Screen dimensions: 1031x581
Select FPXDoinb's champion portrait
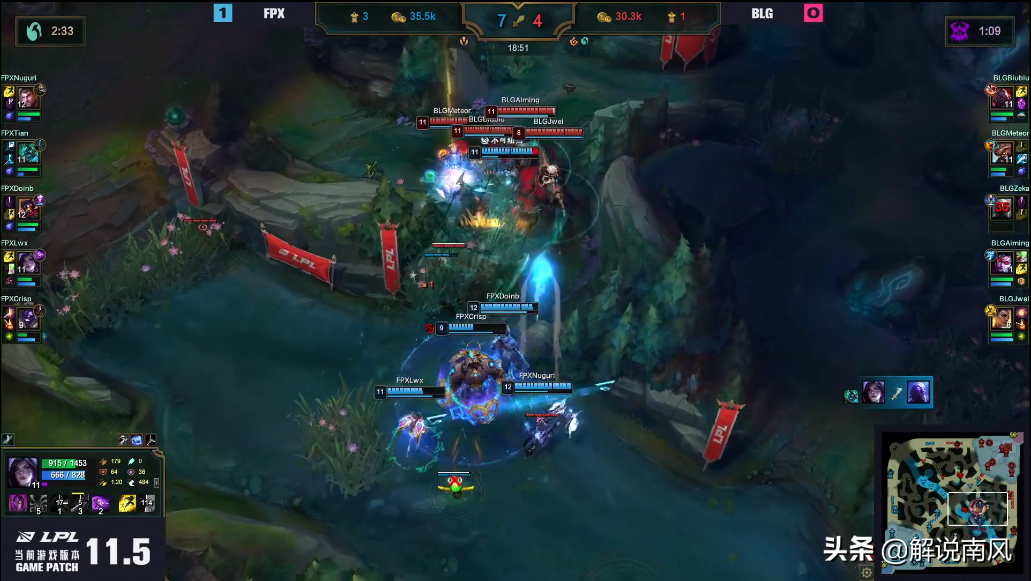[x=27, y=207]
